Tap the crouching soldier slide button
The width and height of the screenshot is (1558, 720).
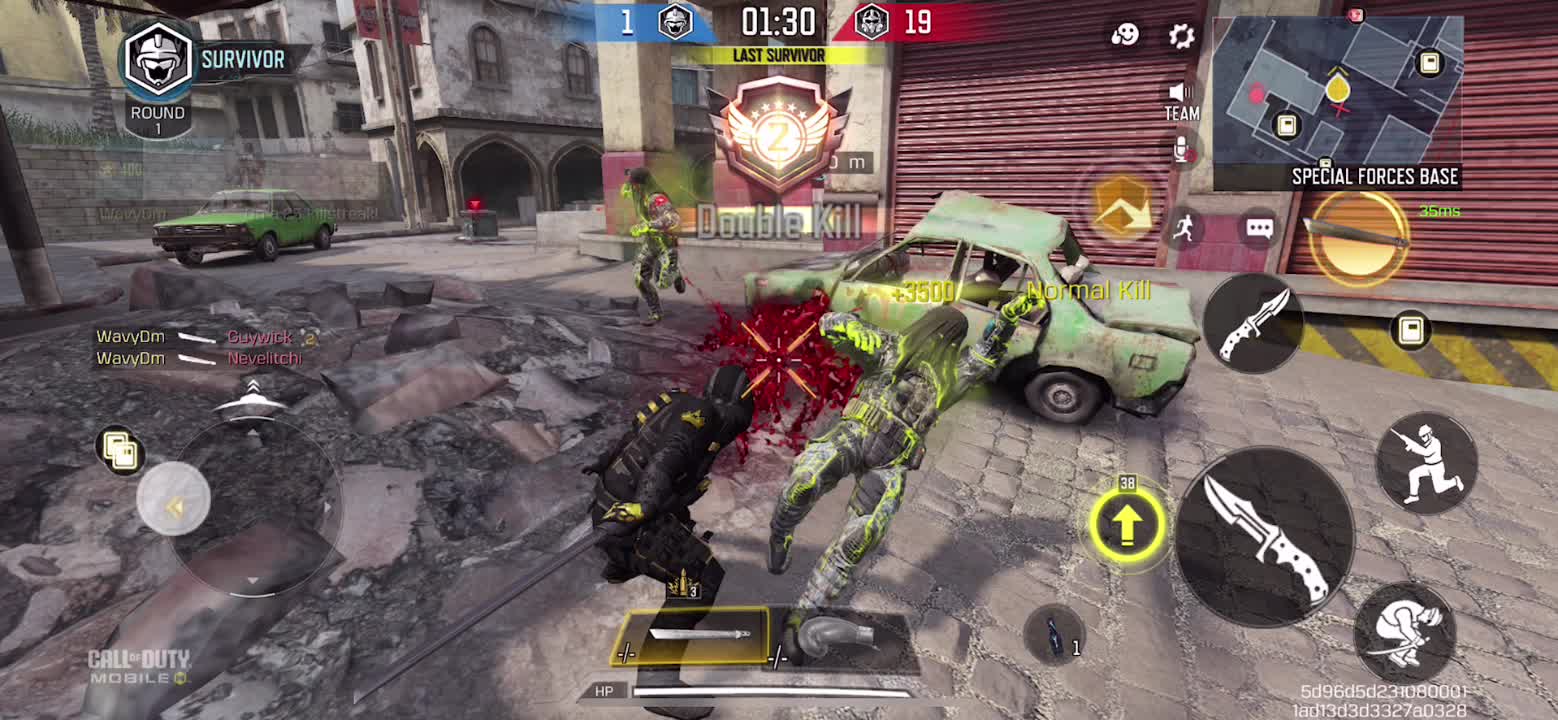1405,632
